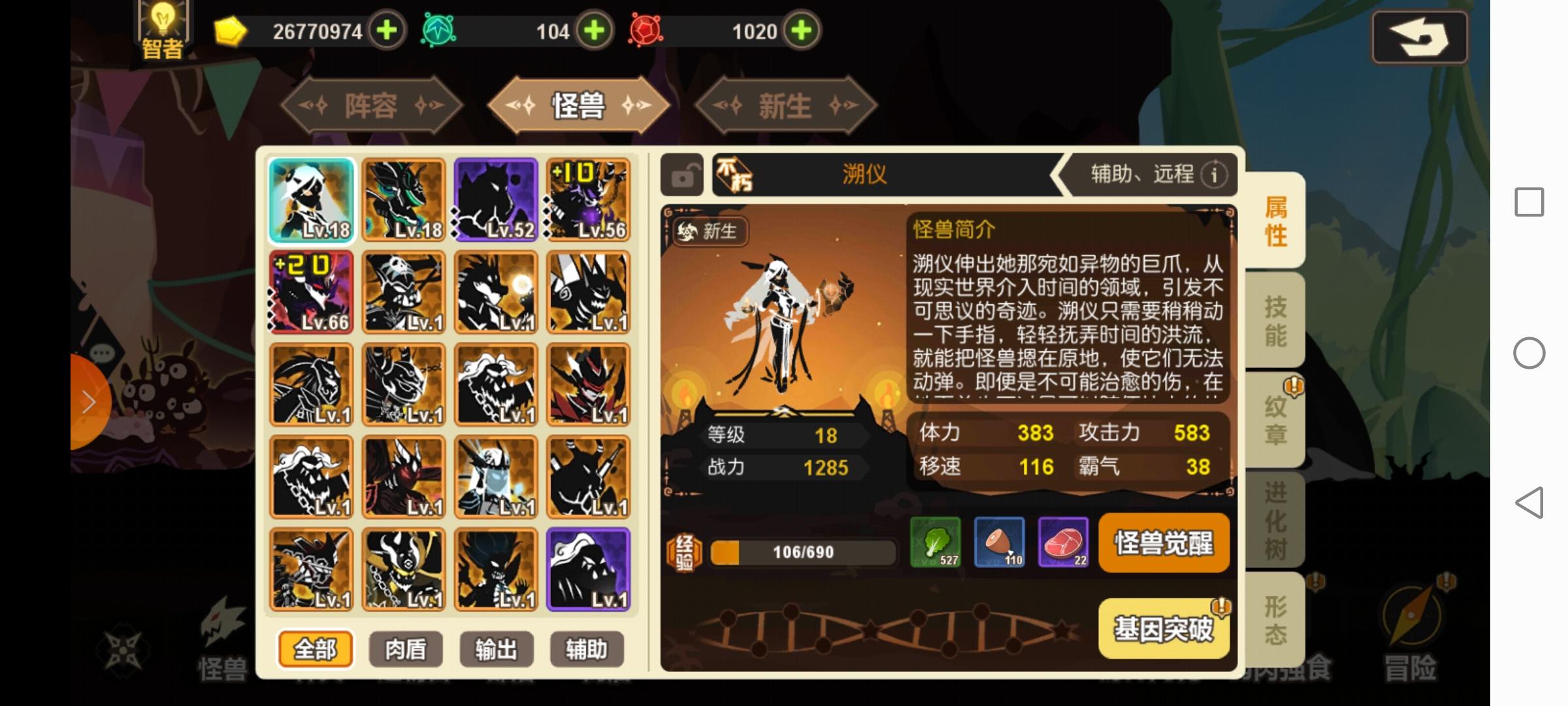Tap the info icon beside 辅助、远程

(1214, 175)
